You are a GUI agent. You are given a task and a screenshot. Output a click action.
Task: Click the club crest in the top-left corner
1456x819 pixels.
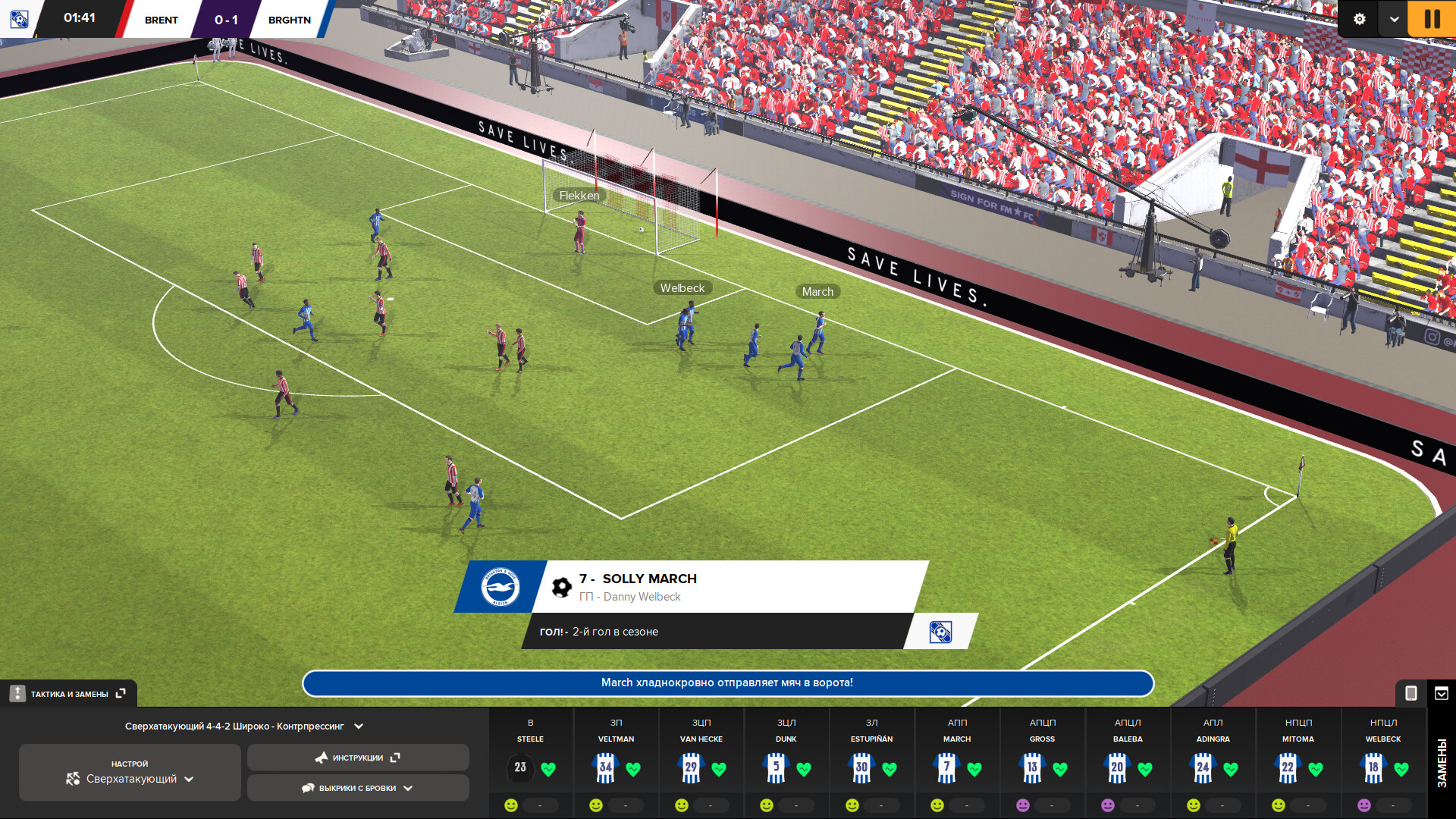coord(19,20)
